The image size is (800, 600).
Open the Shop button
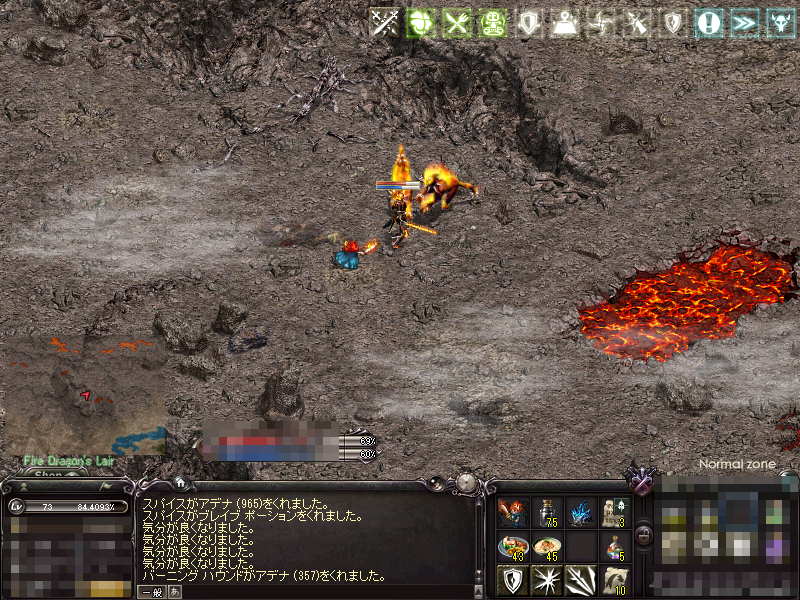click(x=52, y=475)
